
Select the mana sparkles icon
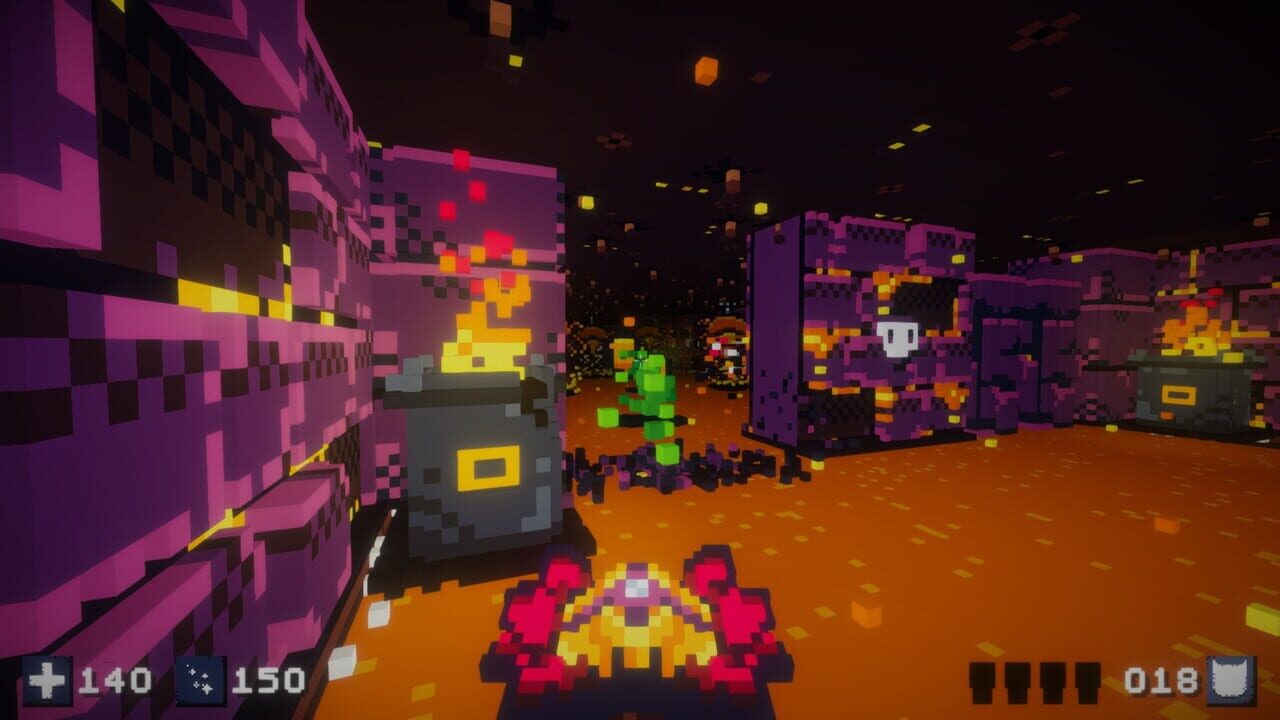[x=202, y=680]
